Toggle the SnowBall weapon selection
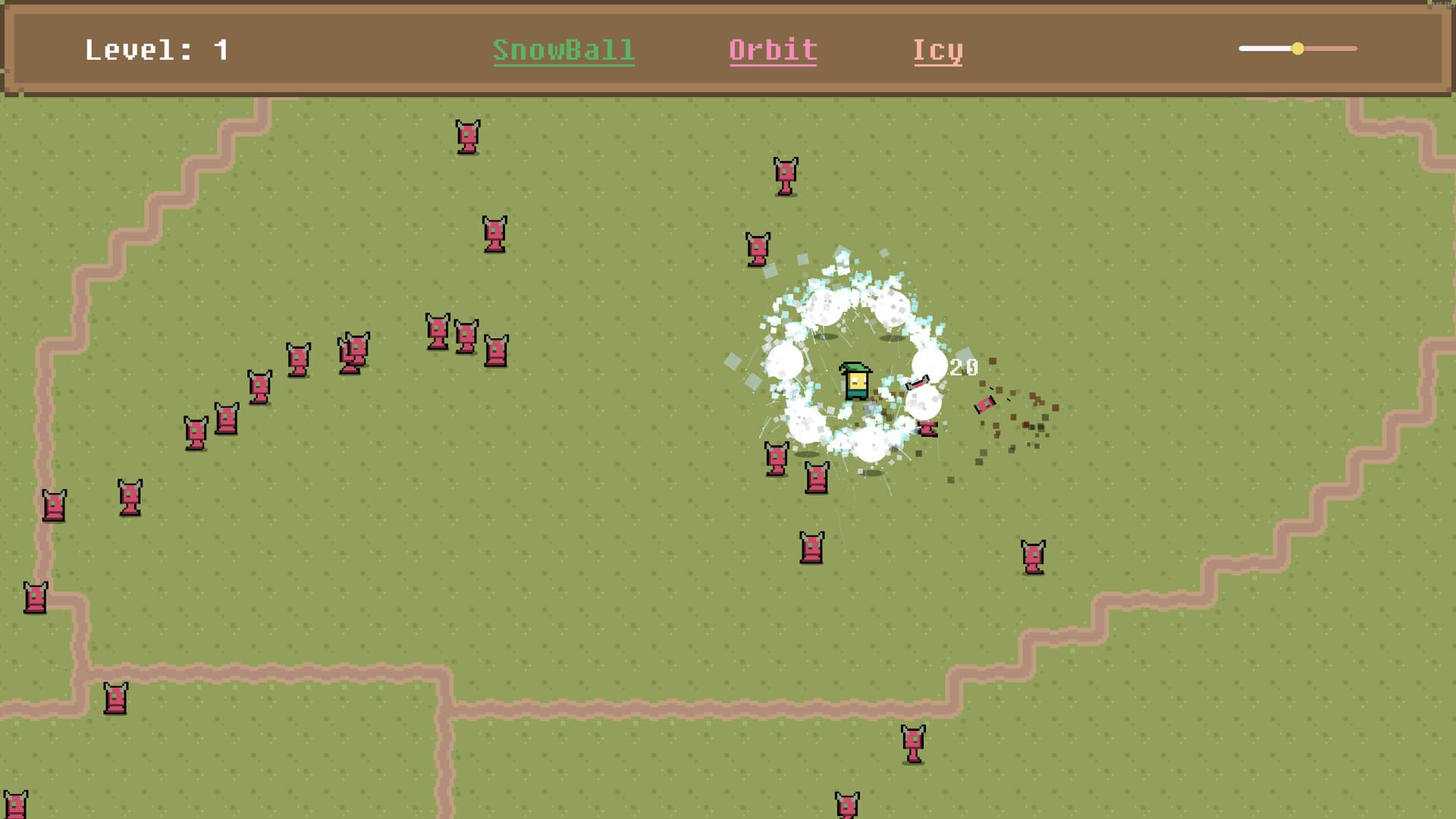This screenshot has height=819, width=1456. (564, 51)
